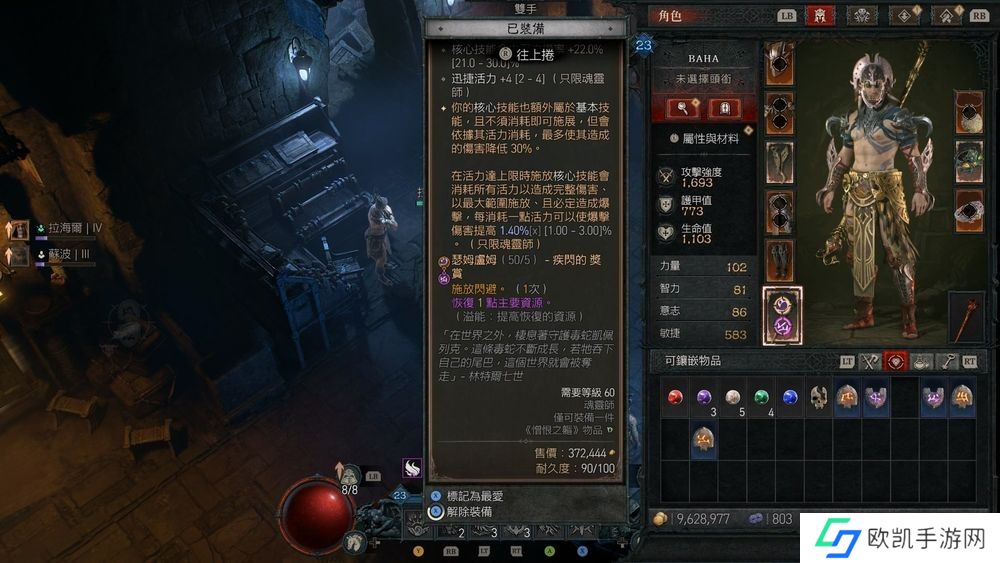Select the green emerald gem stack

pyautogui.click(x=761, y=398)
